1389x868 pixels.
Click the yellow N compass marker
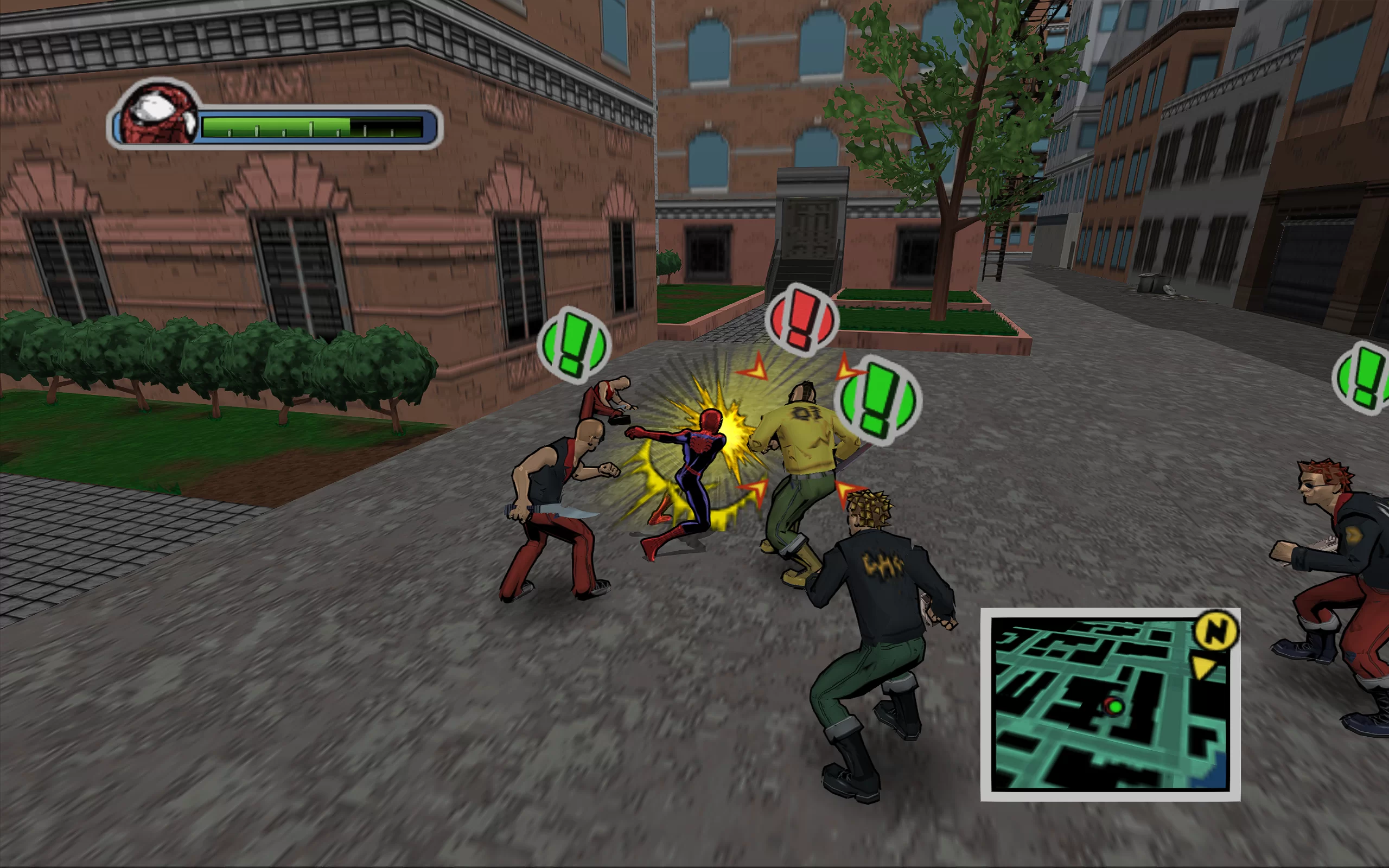click(1216, 631)
